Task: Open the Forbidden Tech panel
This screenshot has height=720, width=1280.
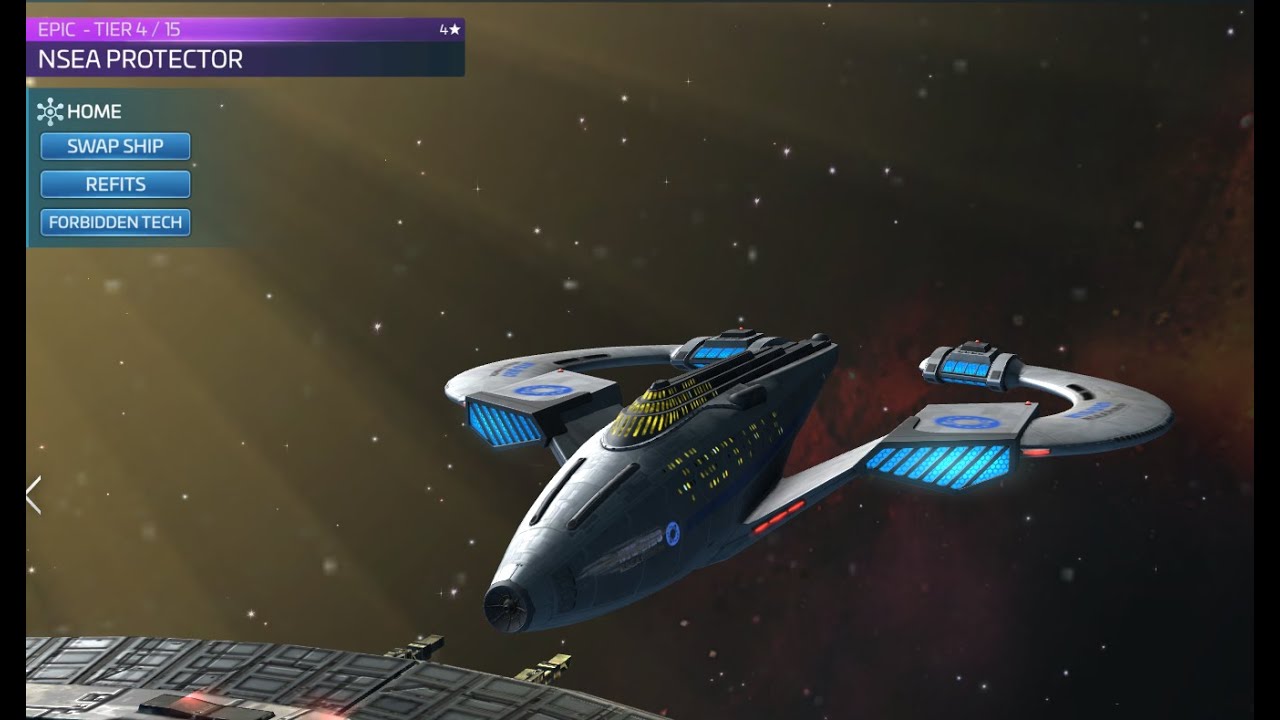Action: tap(115, 222)
